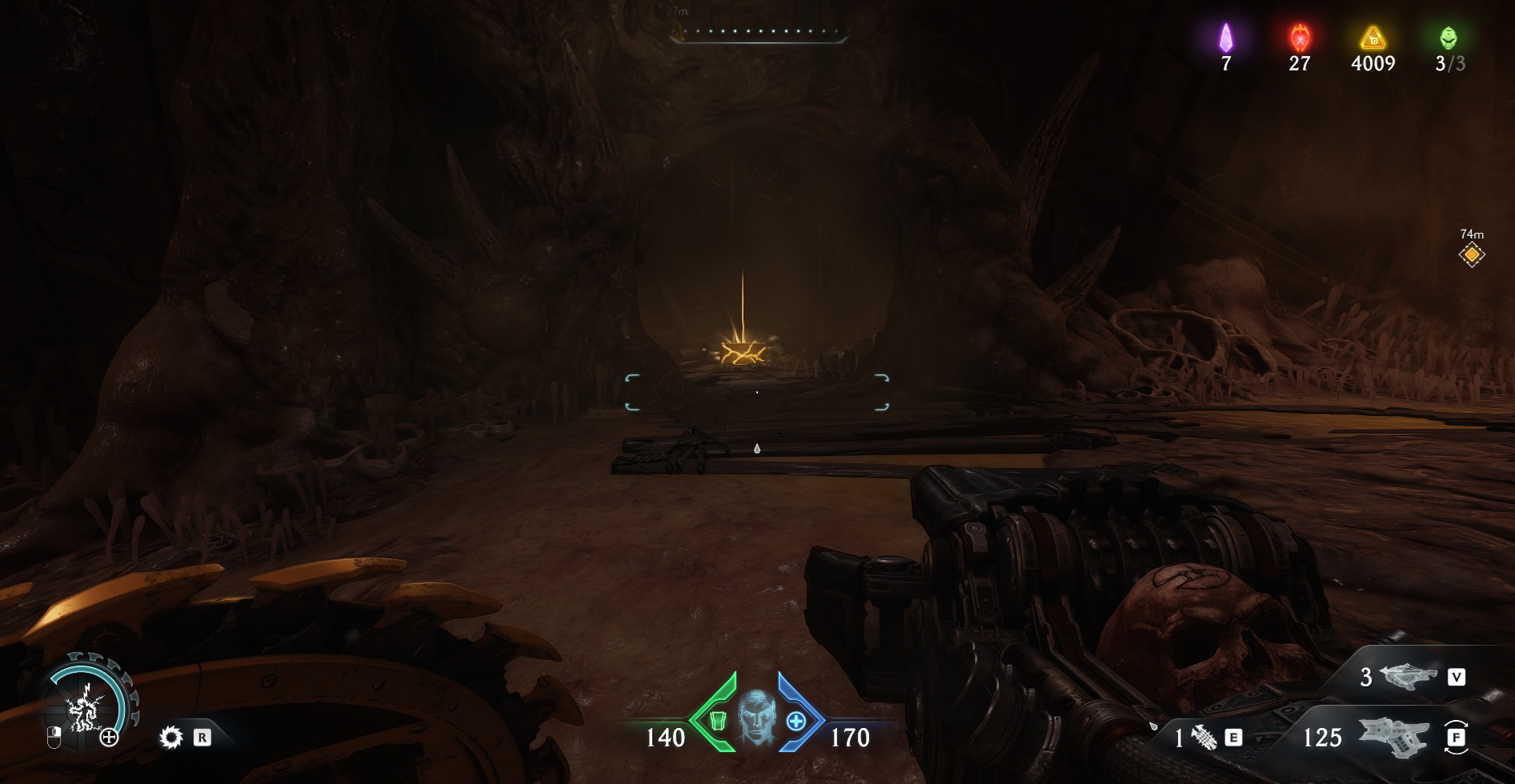Image resolution: width=1515 pixels, height=784 pixels.
Task: Click the purple crystal resource icon
Action: pos(1225,38)
